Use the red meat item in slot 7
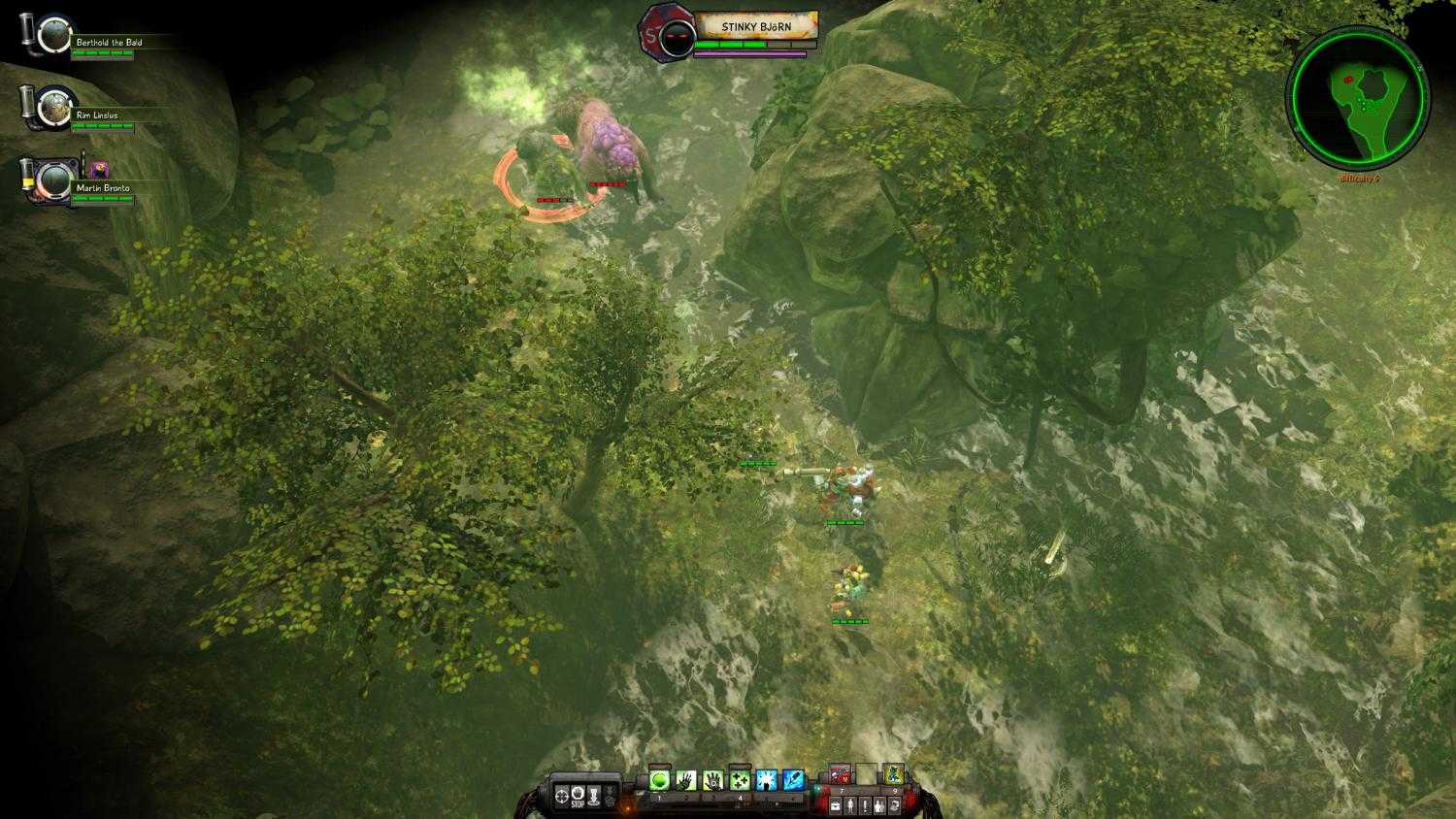The height and width of the screenshot is (819, 1456). click(x=841, y=774)
